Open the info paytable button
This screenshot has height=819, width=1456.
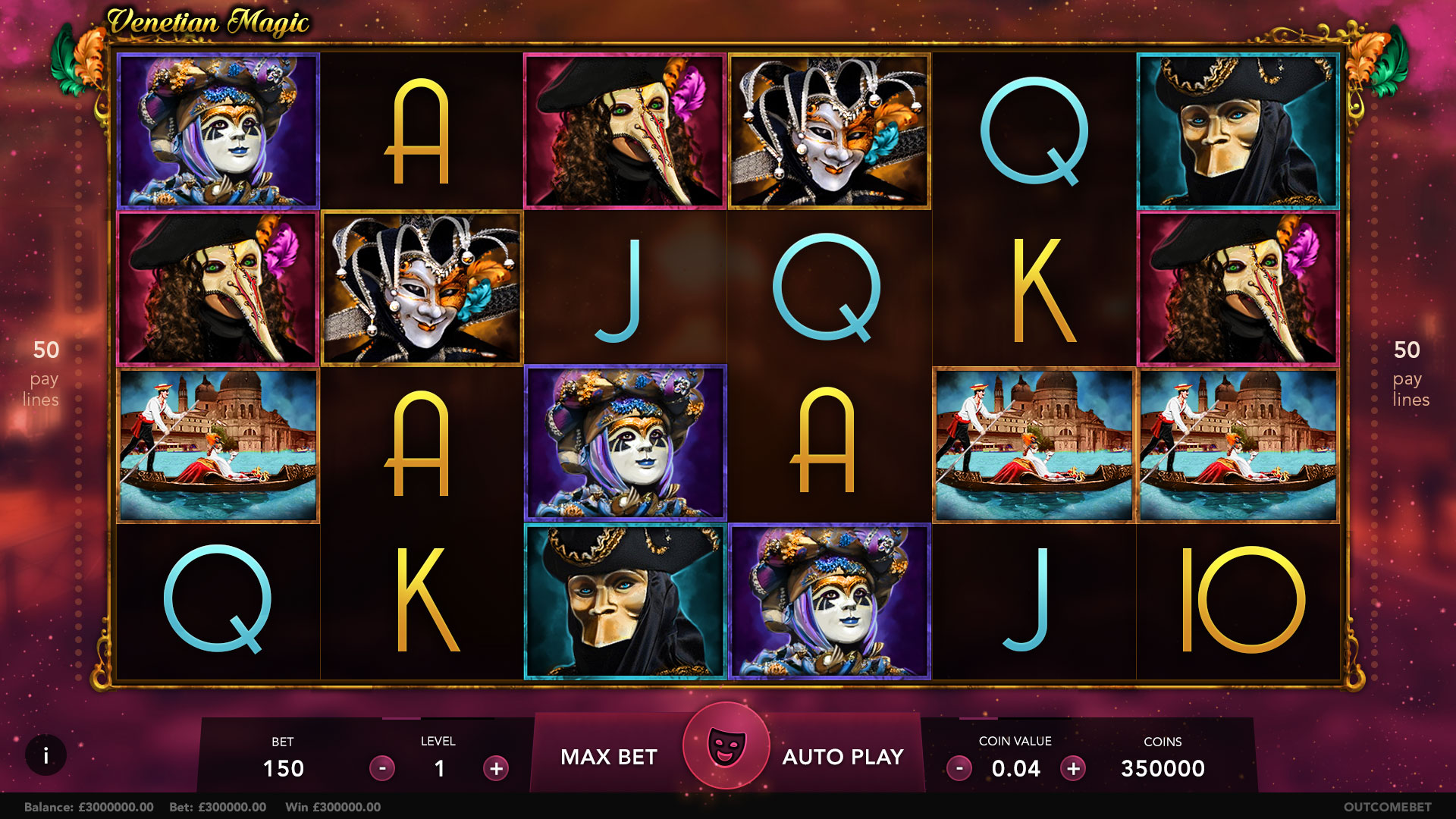[x=45, y=755]
